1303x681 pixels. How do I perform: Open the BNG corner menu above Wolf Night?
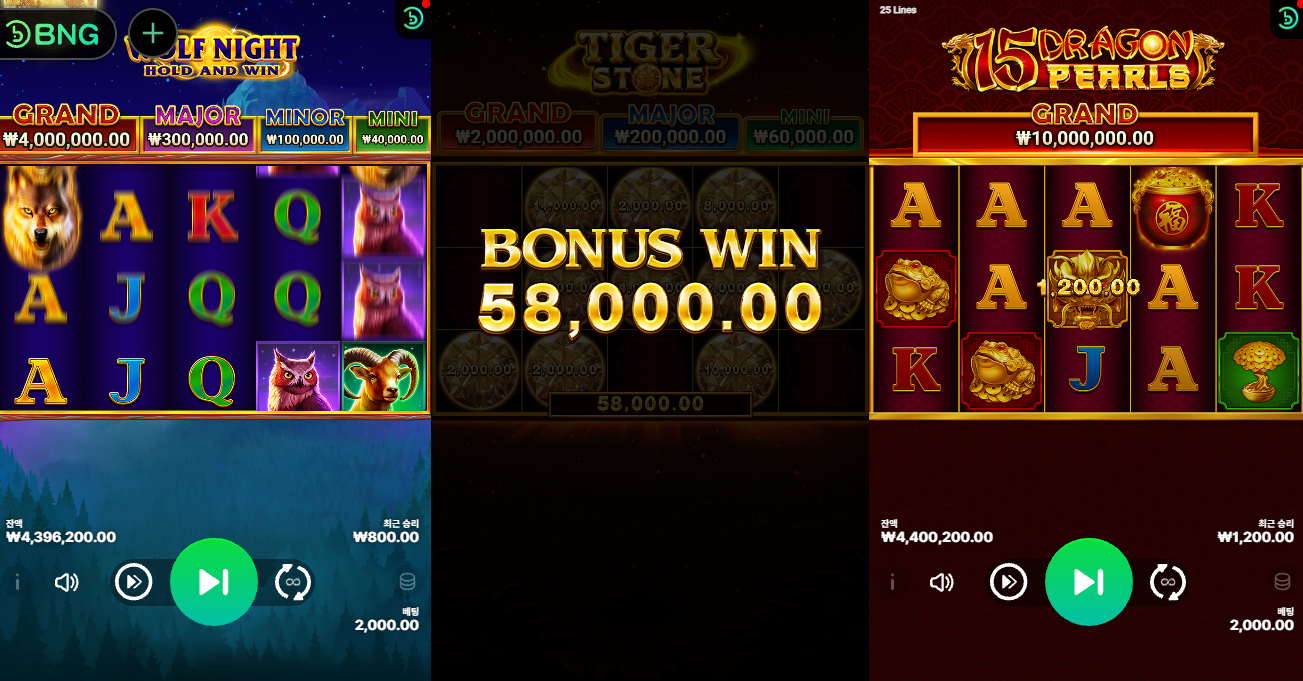(413, 18)
